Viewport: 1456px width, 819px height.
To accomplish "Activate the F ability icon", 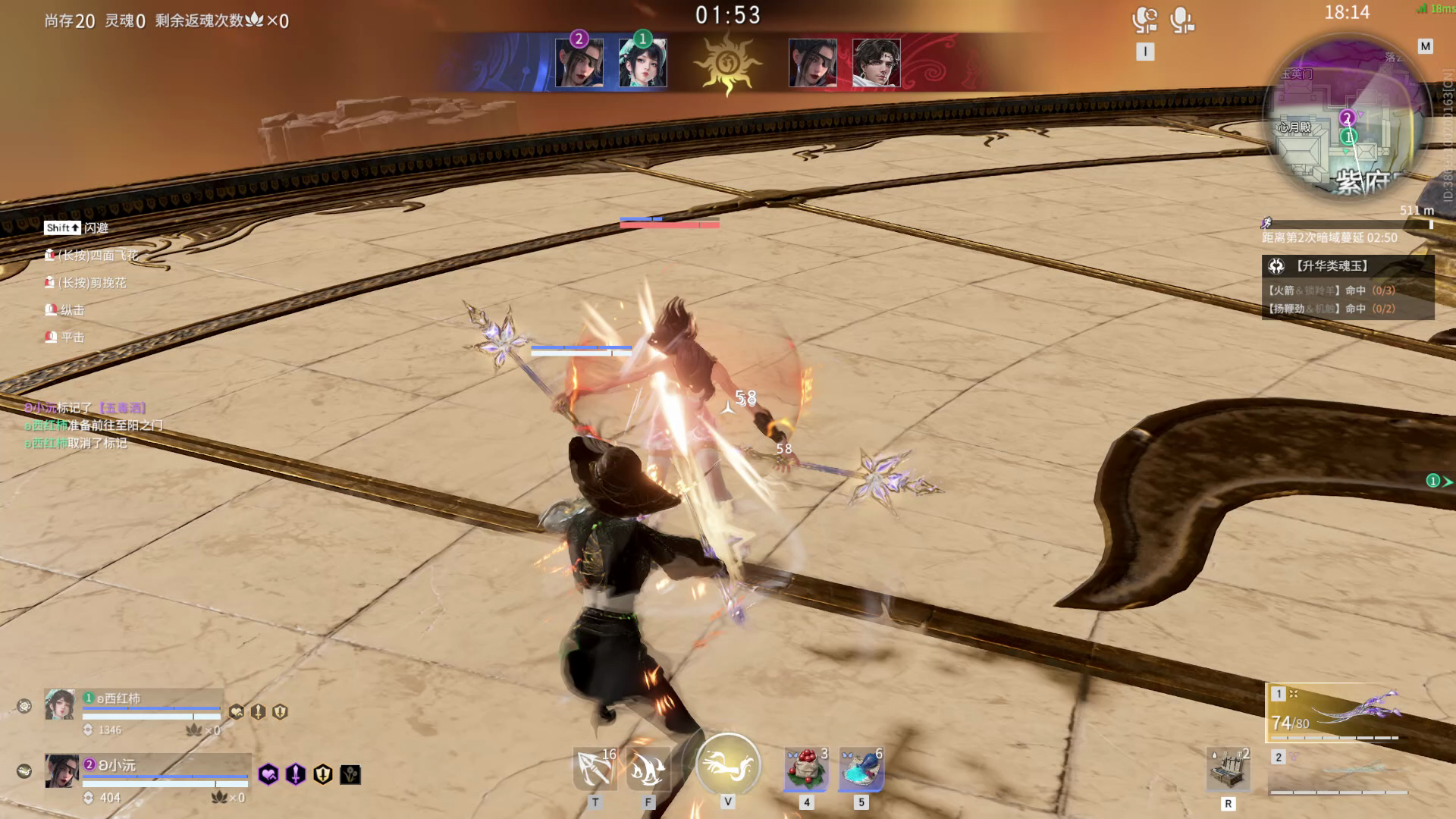I will pyautogui.click(x=648, y=769).
